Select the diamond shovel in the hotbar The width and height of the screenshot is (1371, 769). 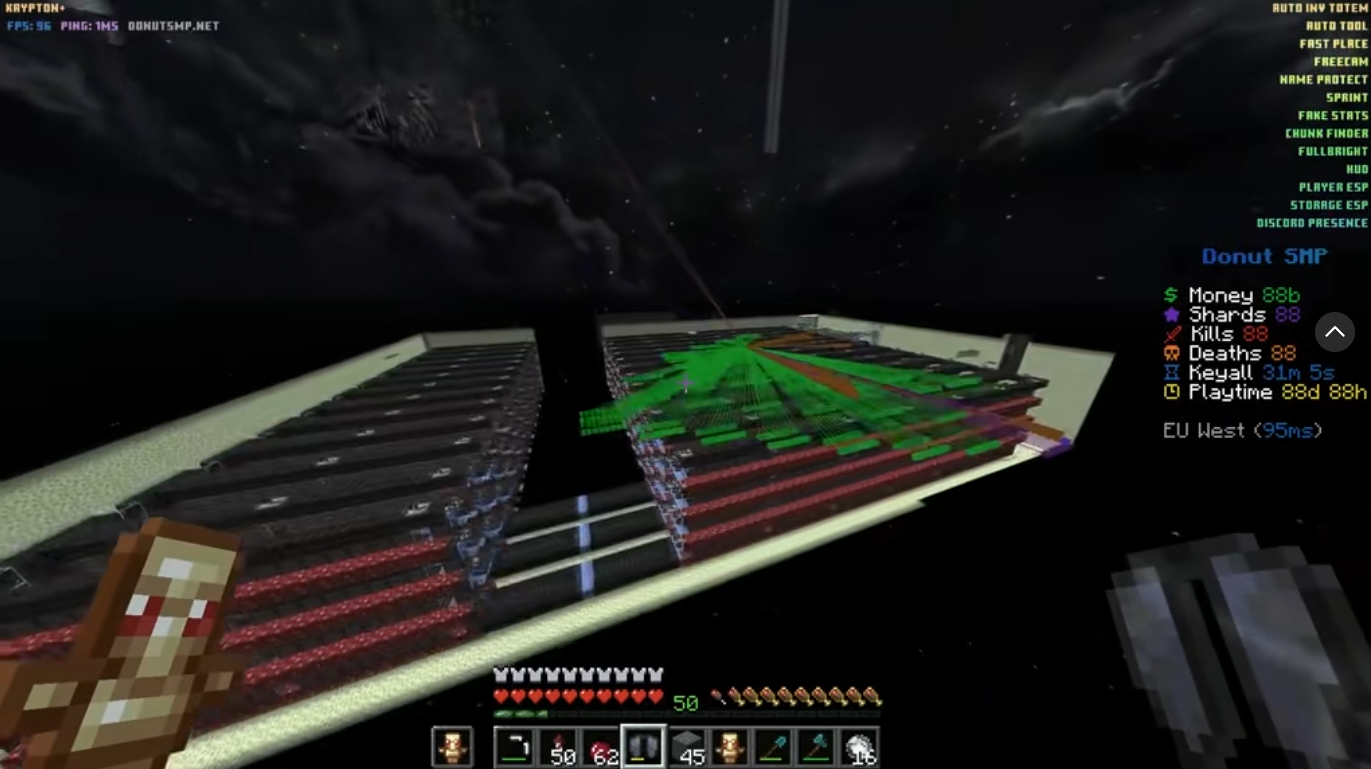coord(771,744)
